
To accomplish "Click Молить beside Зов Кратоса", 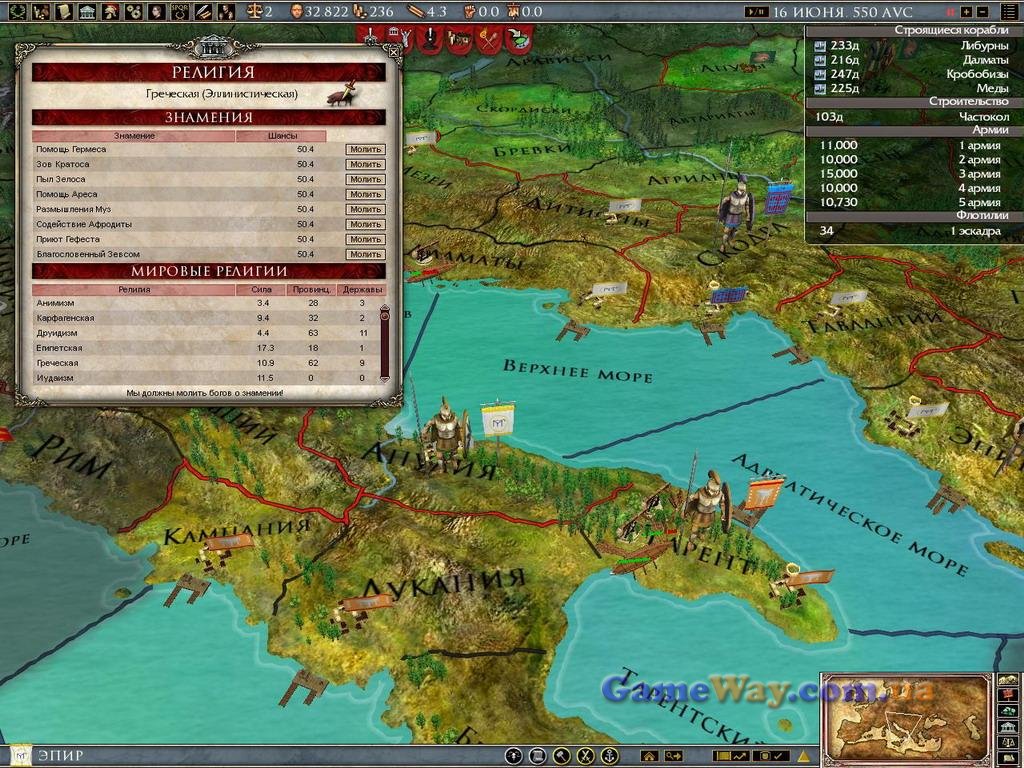I will pyautogui.click(x=365, y=164).
